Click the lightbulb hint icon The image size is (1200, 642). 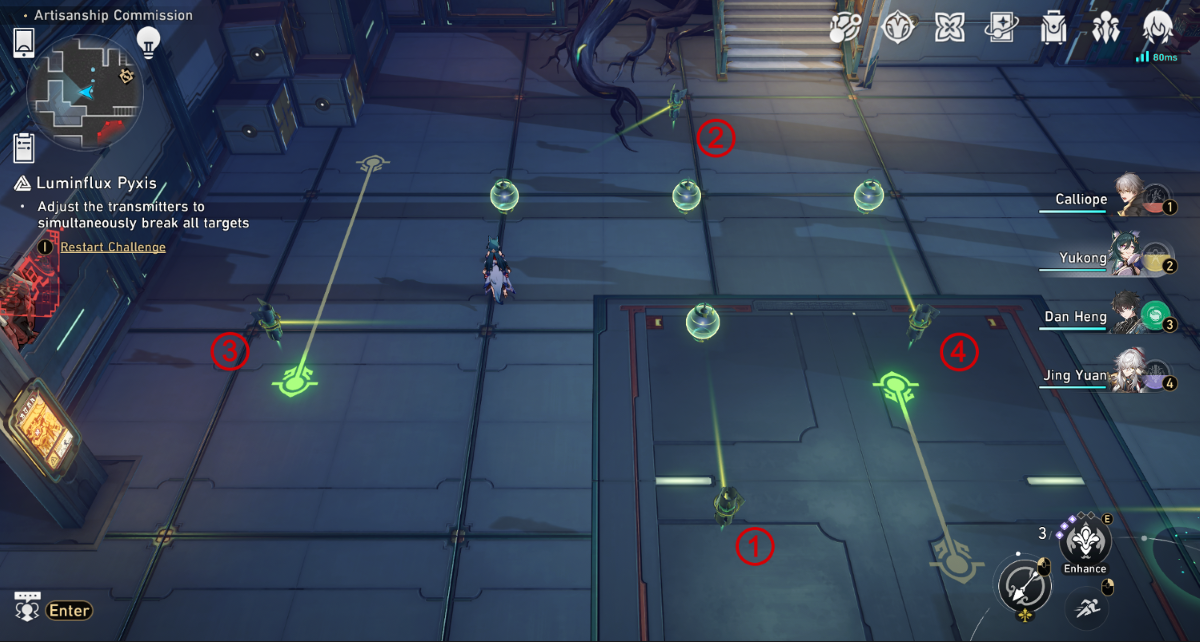[x=149, y=42]
